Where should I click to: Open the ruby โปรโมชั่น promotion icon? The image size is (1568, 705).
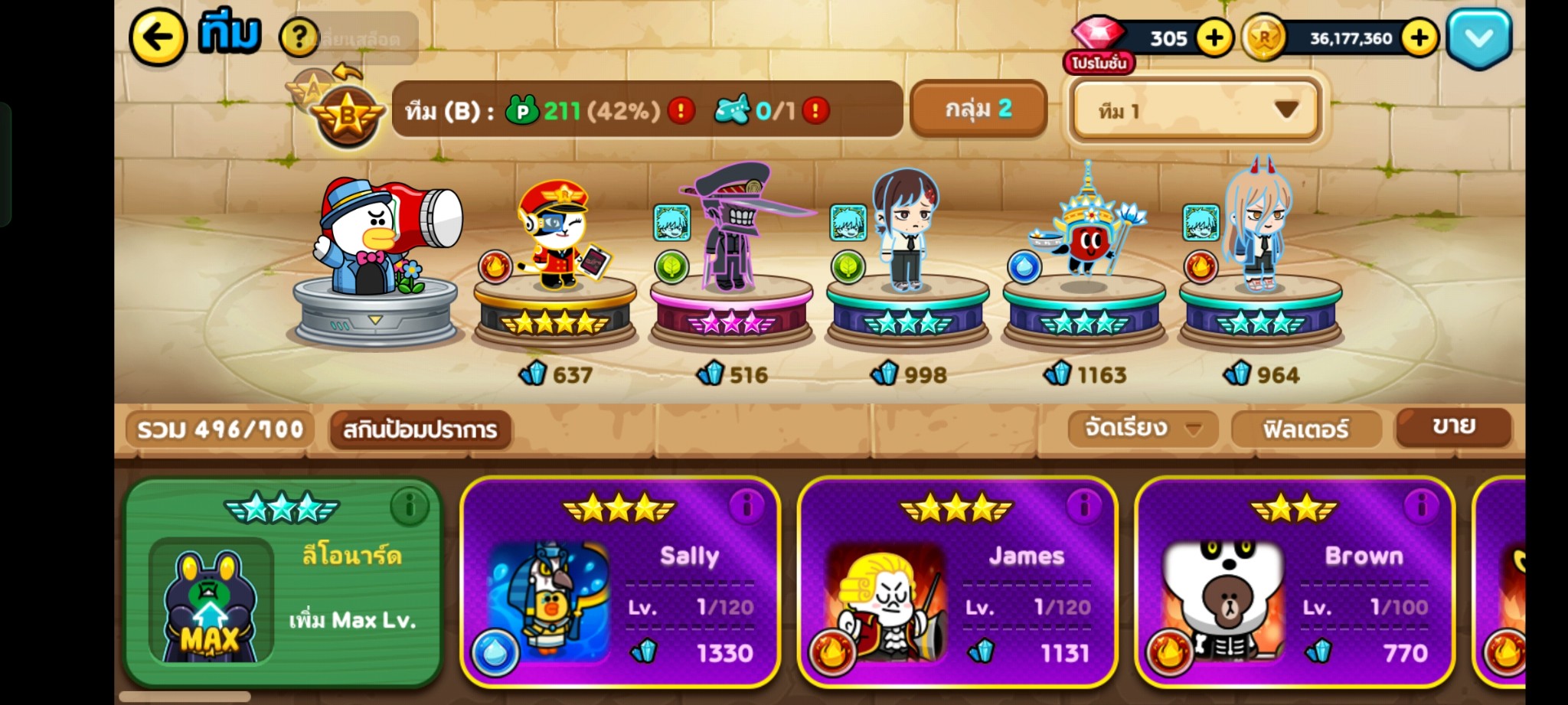tap(1098, 47)
